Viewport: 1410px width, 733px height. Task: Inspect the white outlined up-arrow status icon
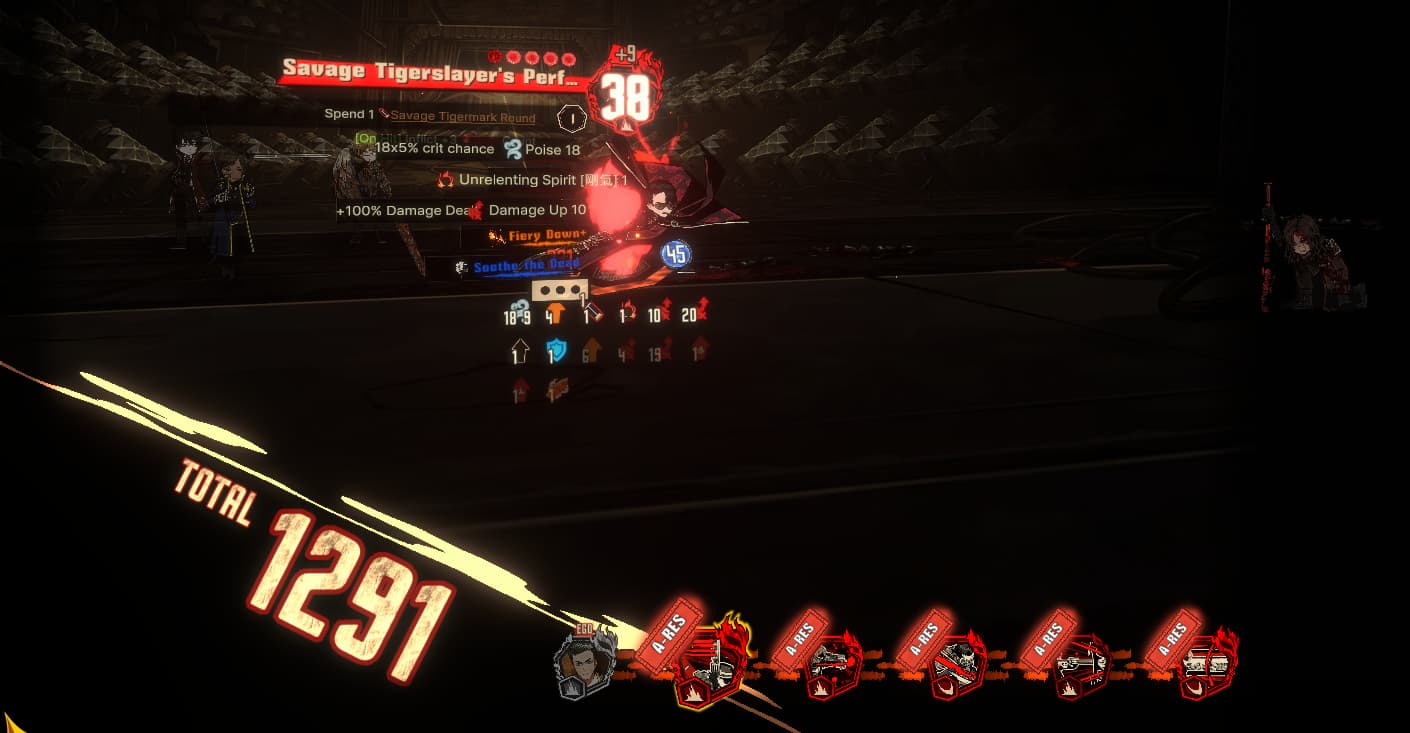point(519,352)
